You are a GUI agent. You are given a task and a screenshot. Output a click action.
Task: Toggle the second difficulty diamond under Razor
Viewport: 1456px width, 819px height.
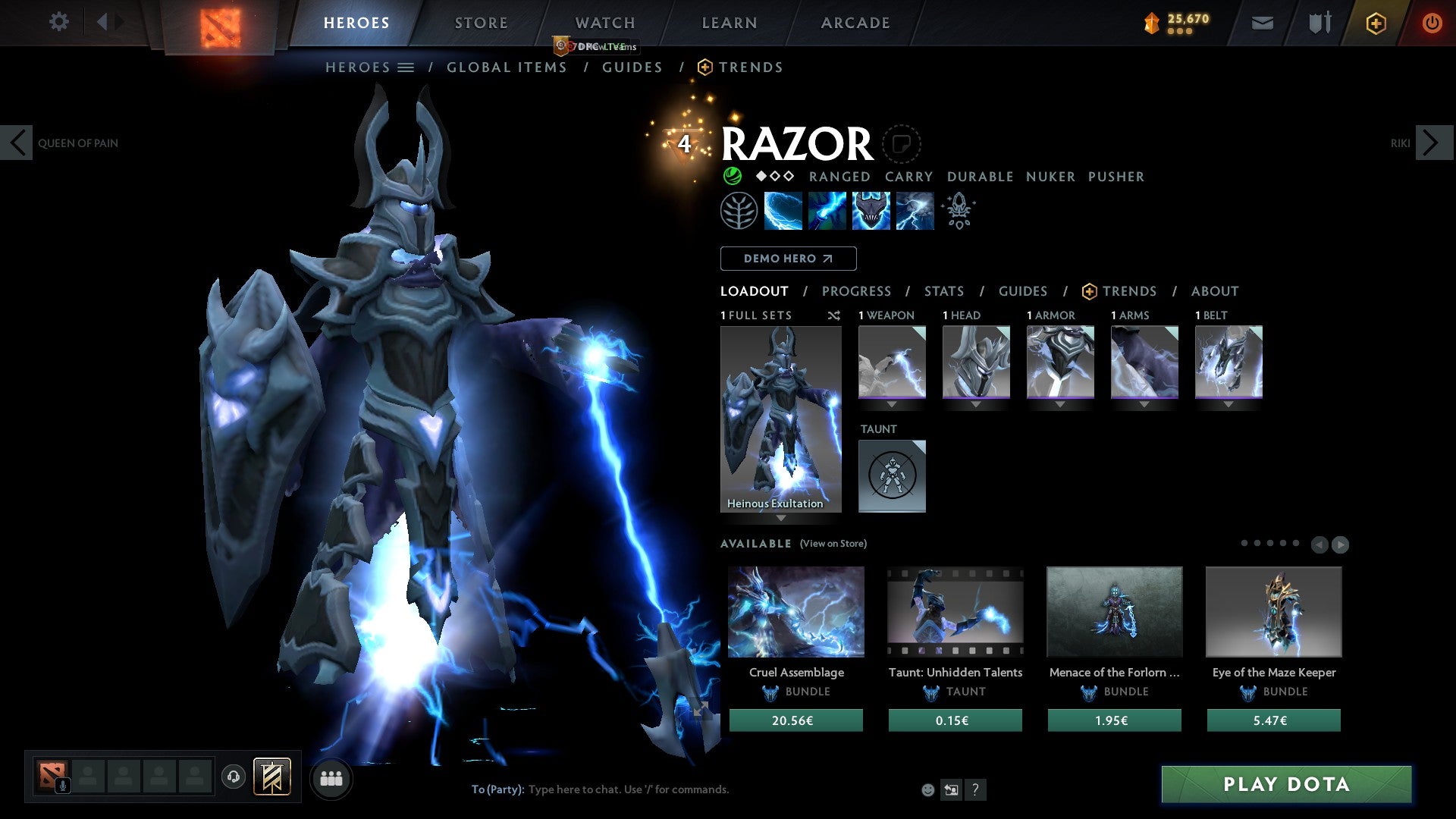[774, 177]
